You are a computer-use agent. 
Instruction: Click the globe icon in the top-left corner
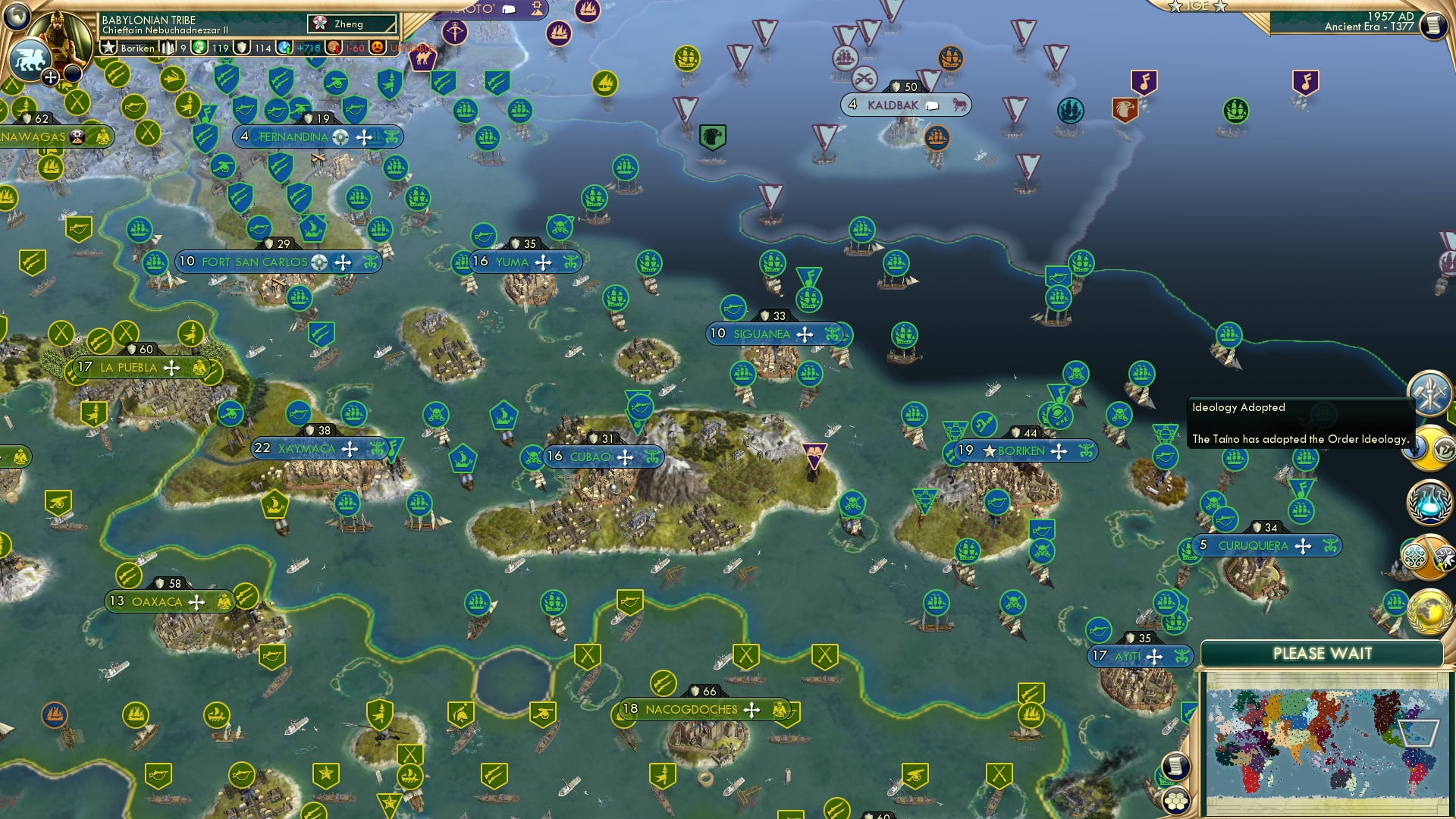coord(17,14)
